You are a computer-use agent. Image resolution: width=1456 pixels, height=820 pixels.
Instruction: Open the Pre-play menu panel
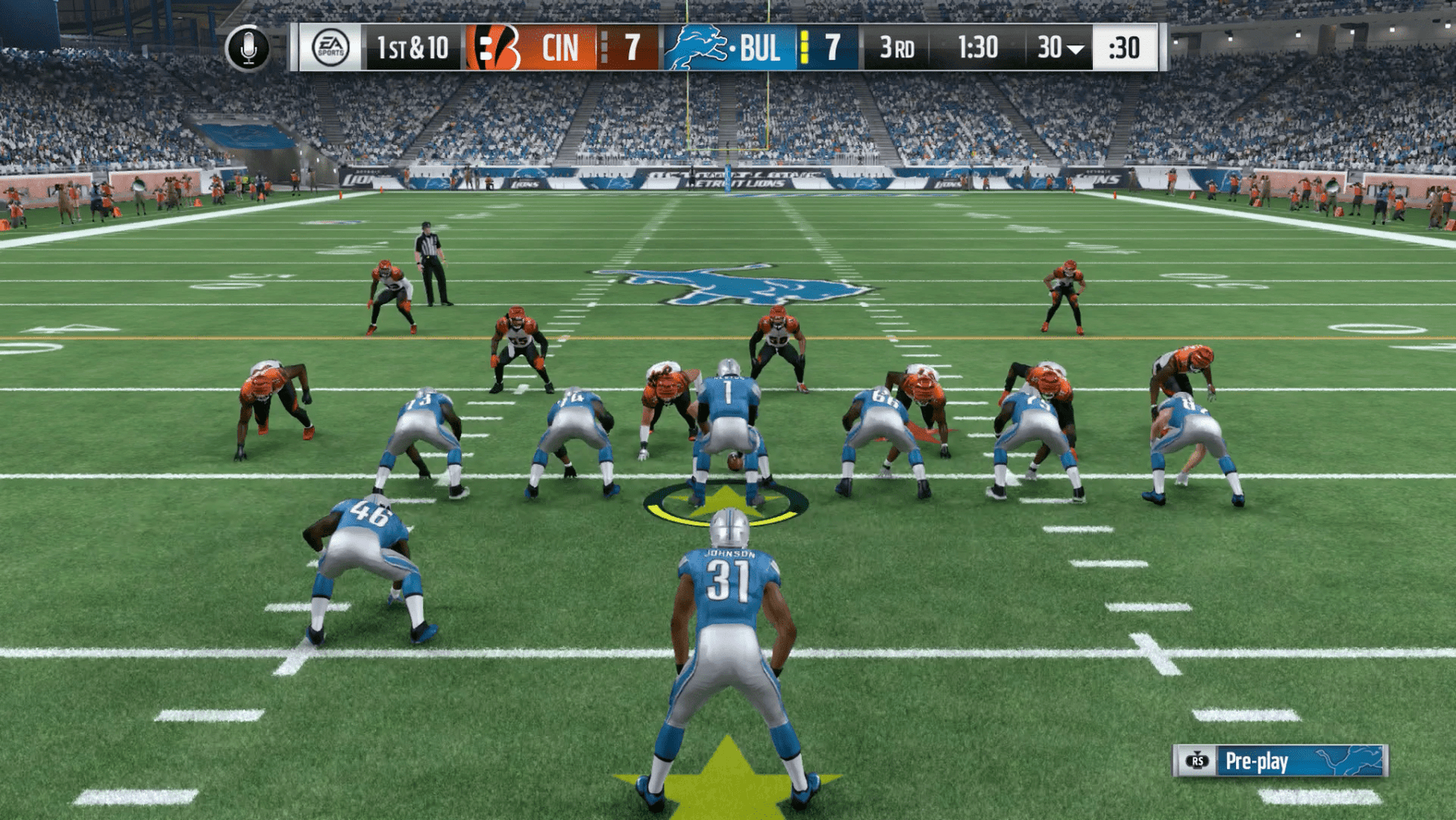[x=1279, y=761]
